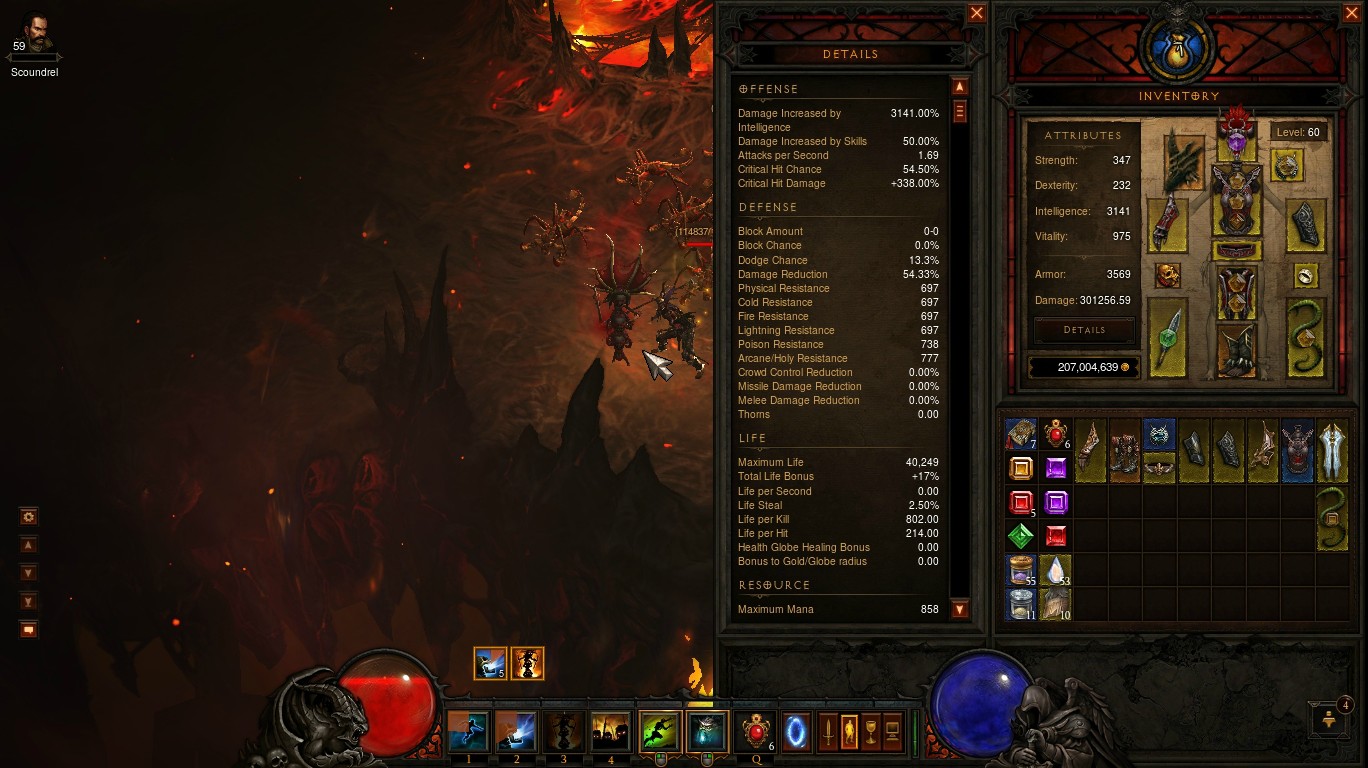The width and height of the screenshot is (1368, 768).
Task: Click the Details list scroll-up arrow
Action: click(x=960, y=87)
